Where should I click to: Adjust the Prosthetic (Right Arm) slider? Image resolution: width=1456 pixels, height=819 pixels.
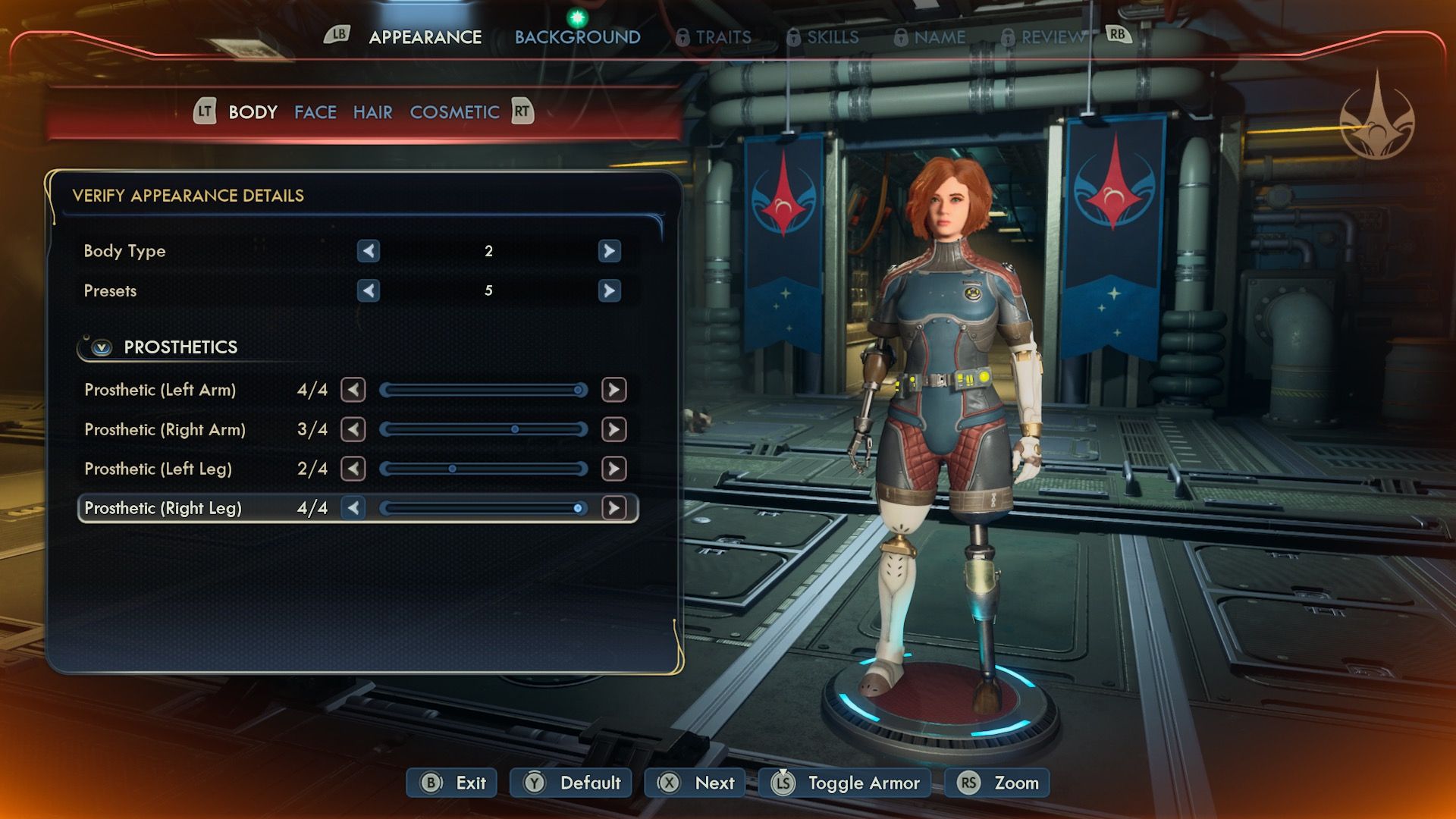484,429
